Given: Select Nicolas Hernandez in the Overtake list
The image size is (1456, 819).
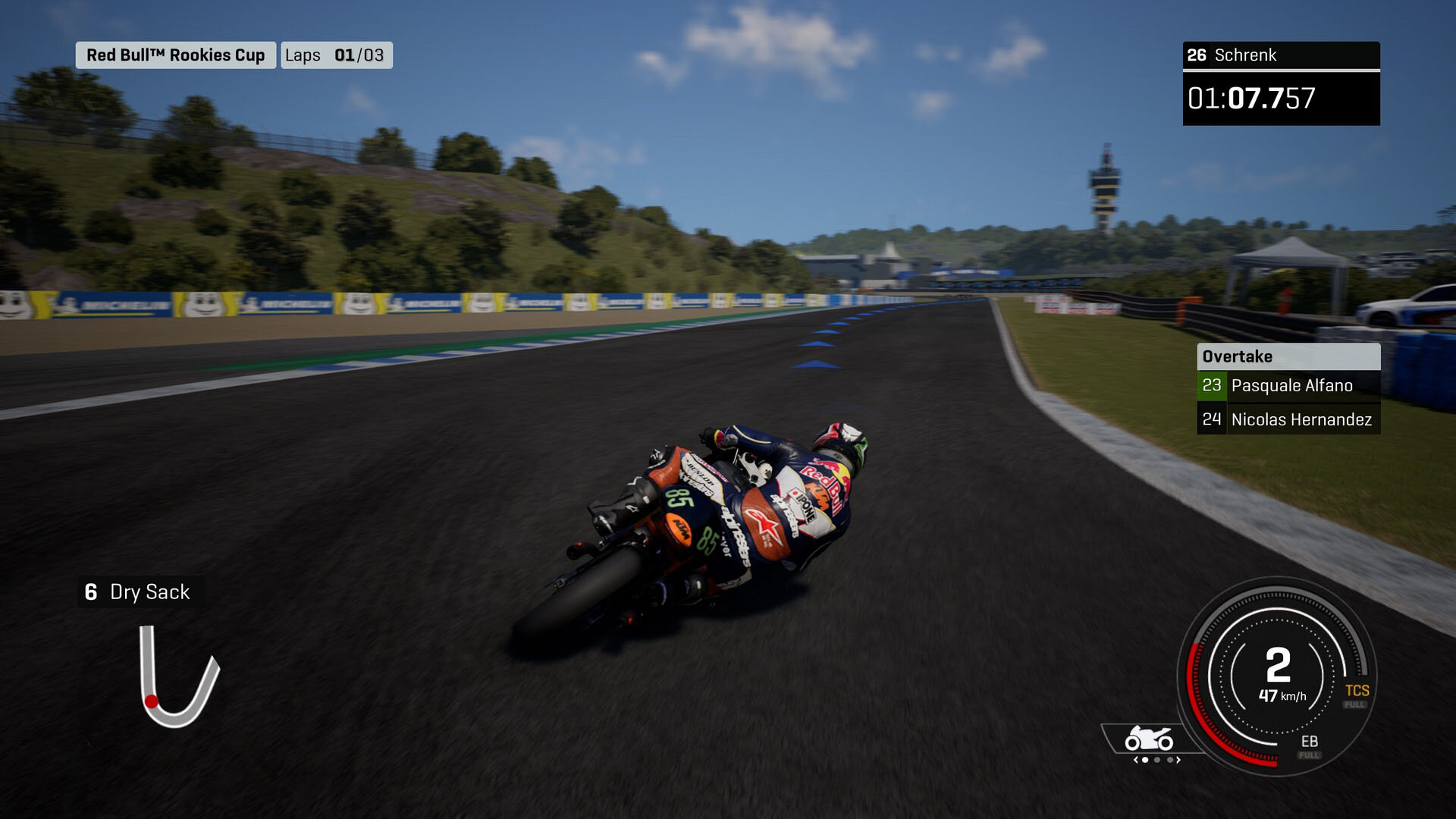Looking at the screenshot, I should 1288,419.
